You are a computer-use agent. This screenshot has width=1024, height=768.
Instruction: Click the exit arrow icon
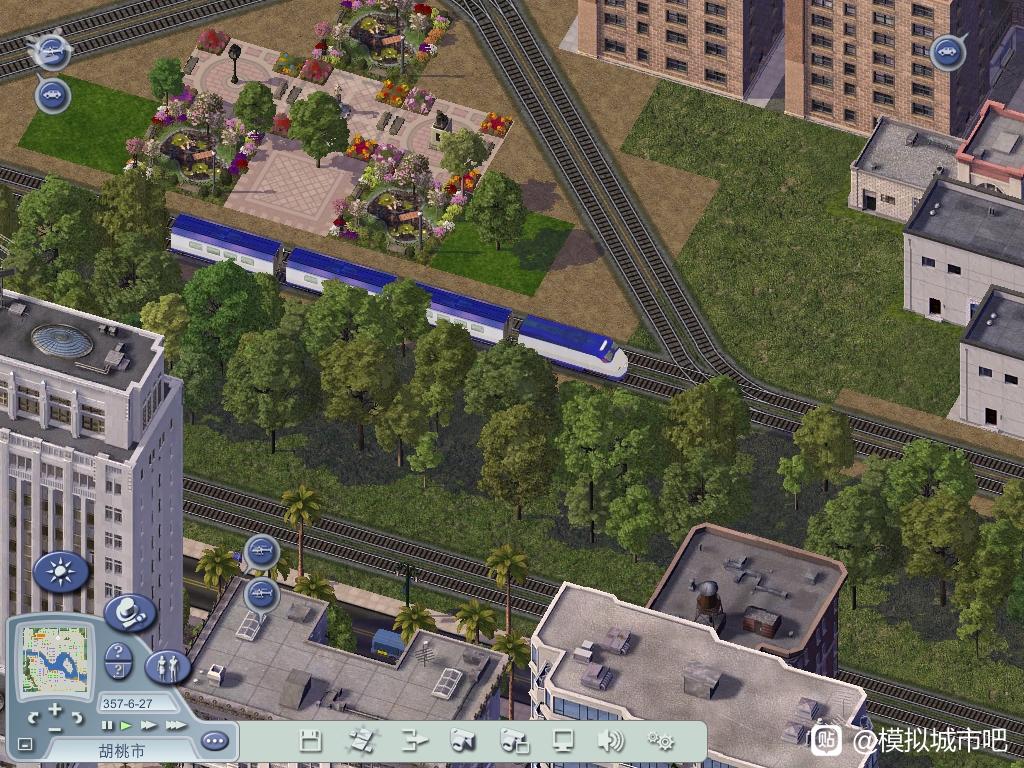pyautogui.click(x=413, y=741)
